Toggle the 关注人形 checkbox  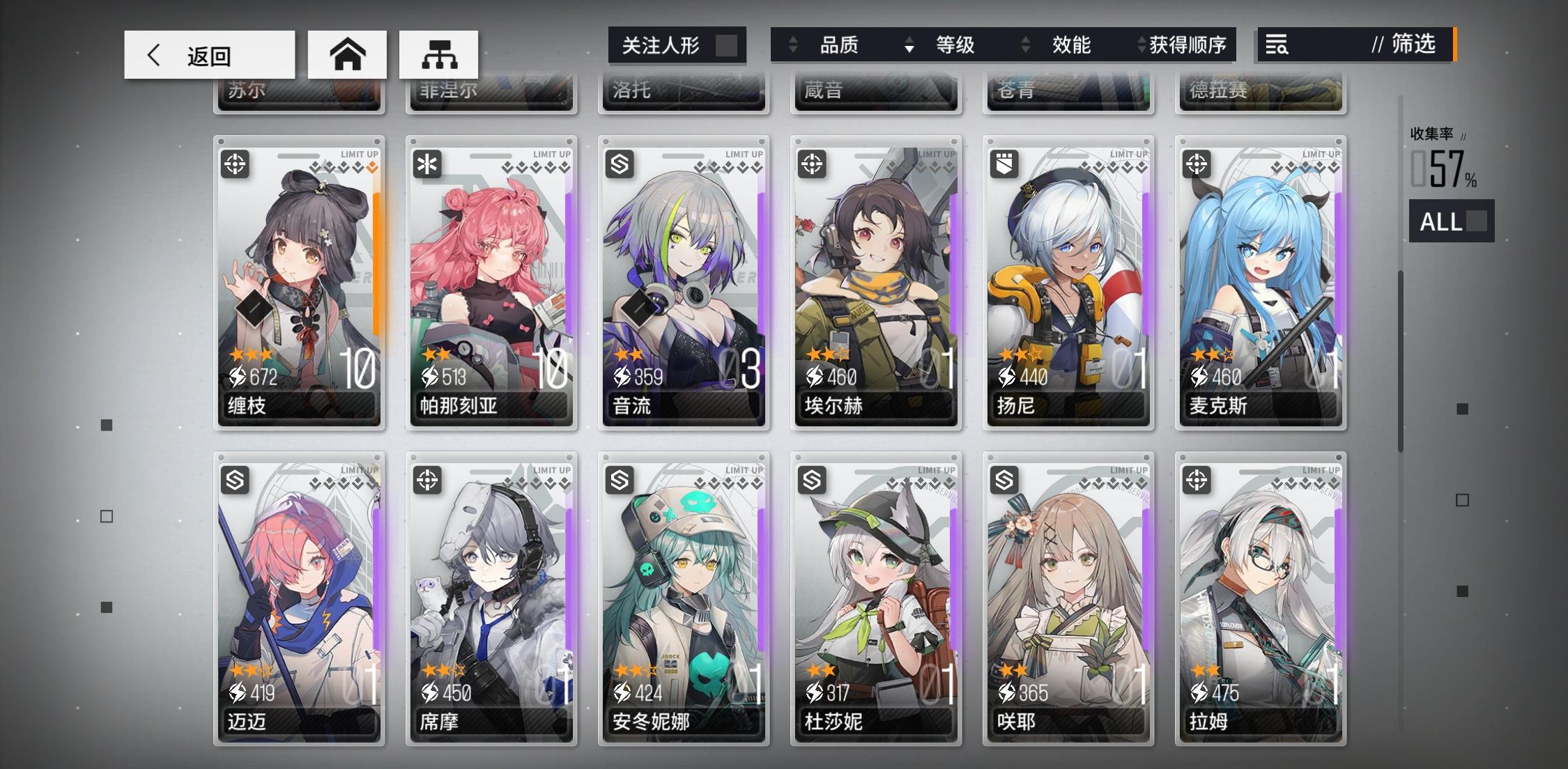[x=728, y=45]
